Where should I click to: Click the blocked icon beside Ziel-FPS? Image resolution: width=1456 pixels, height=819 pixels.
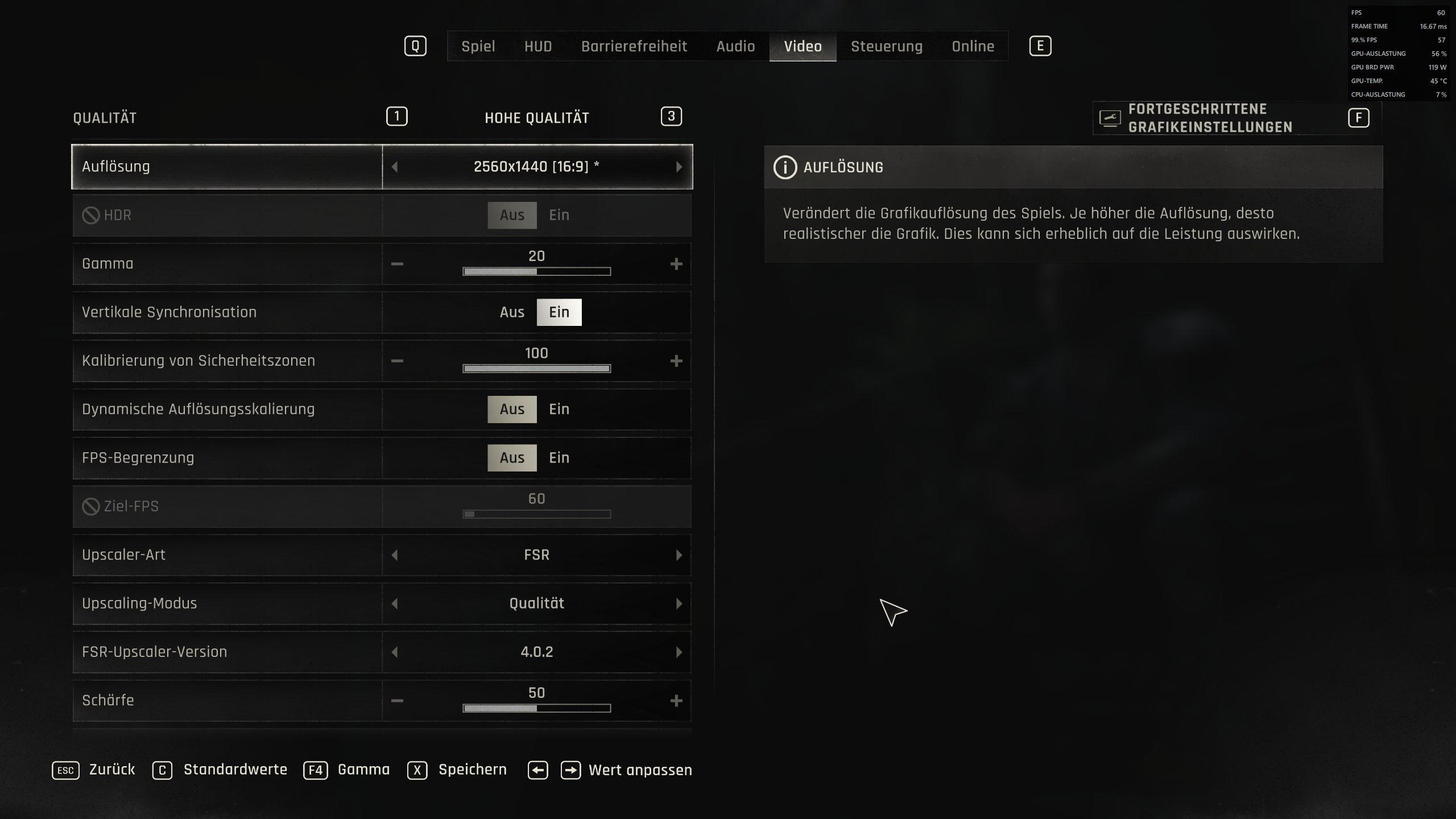coord(92,506)
